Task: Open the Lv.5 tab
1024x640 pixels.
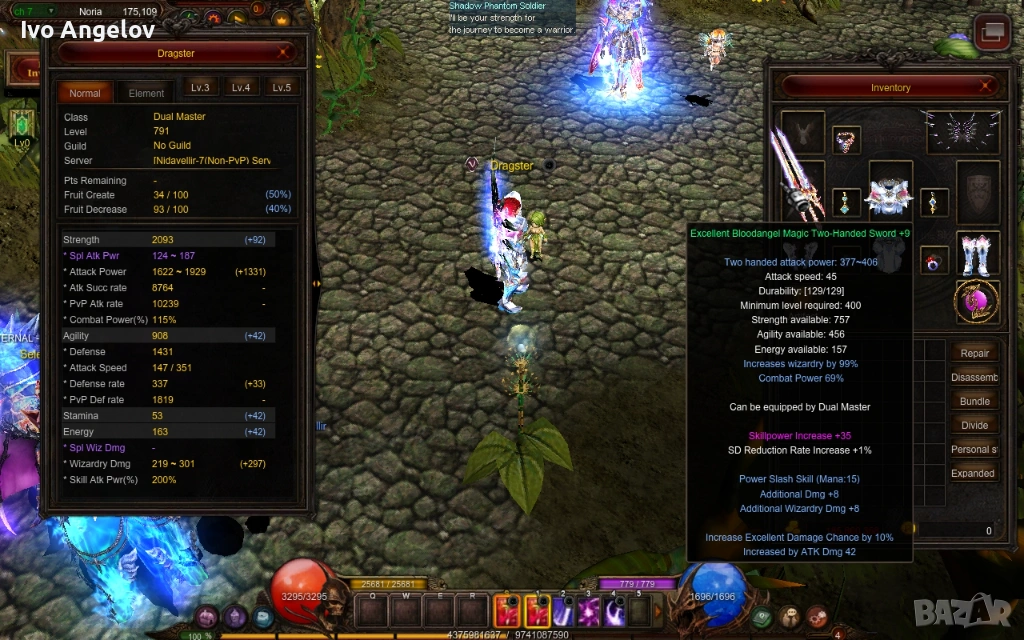Action: point(282,88)
